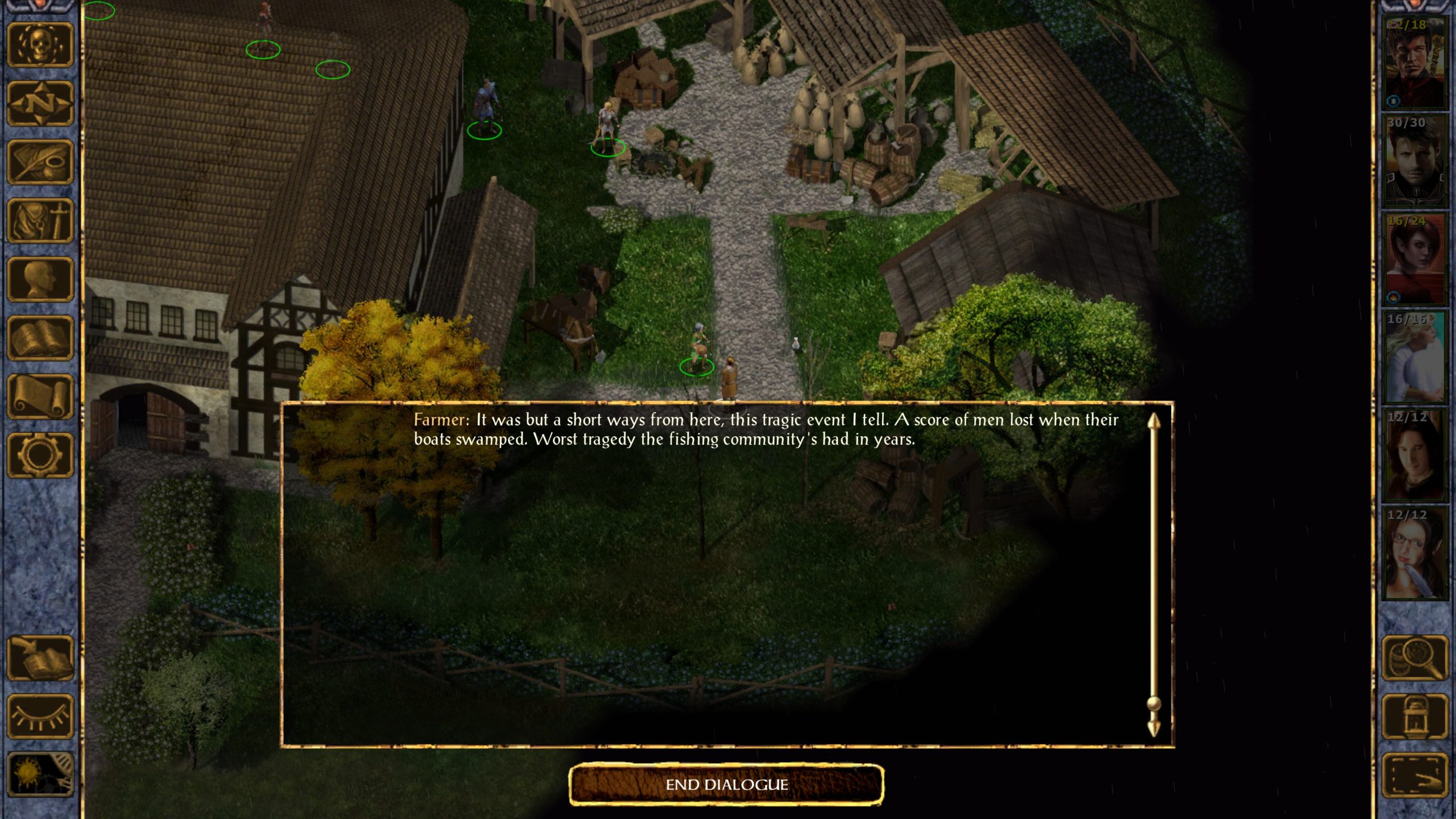The width and height of the screenshot is (1456, 819).
Task: Click the skull emblem icon in the sidebar
Action: click(40, 44)
